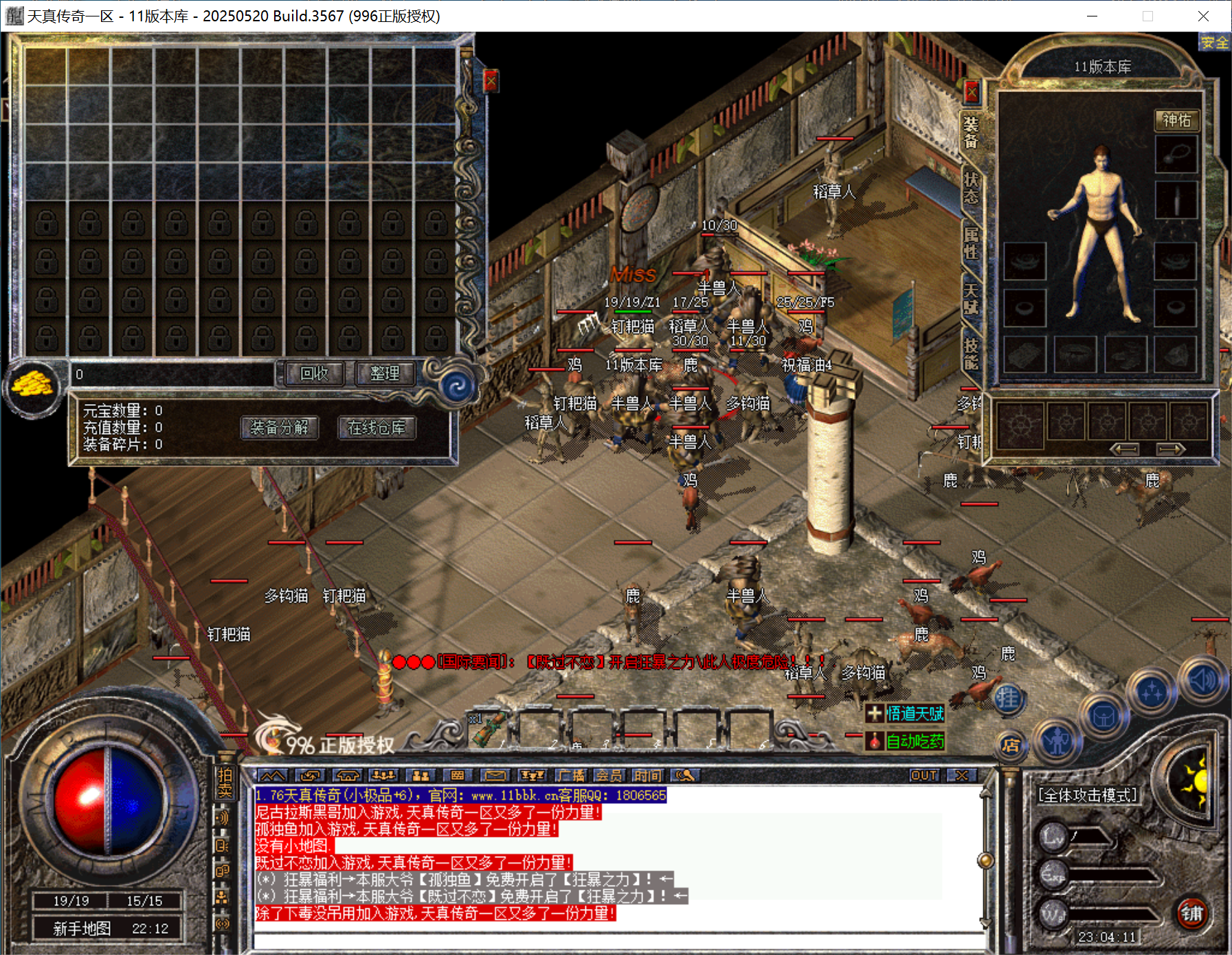Toggle the round 挂 auto-battle button
This screenshot has width=1232, height=955.
point(1008,699)
